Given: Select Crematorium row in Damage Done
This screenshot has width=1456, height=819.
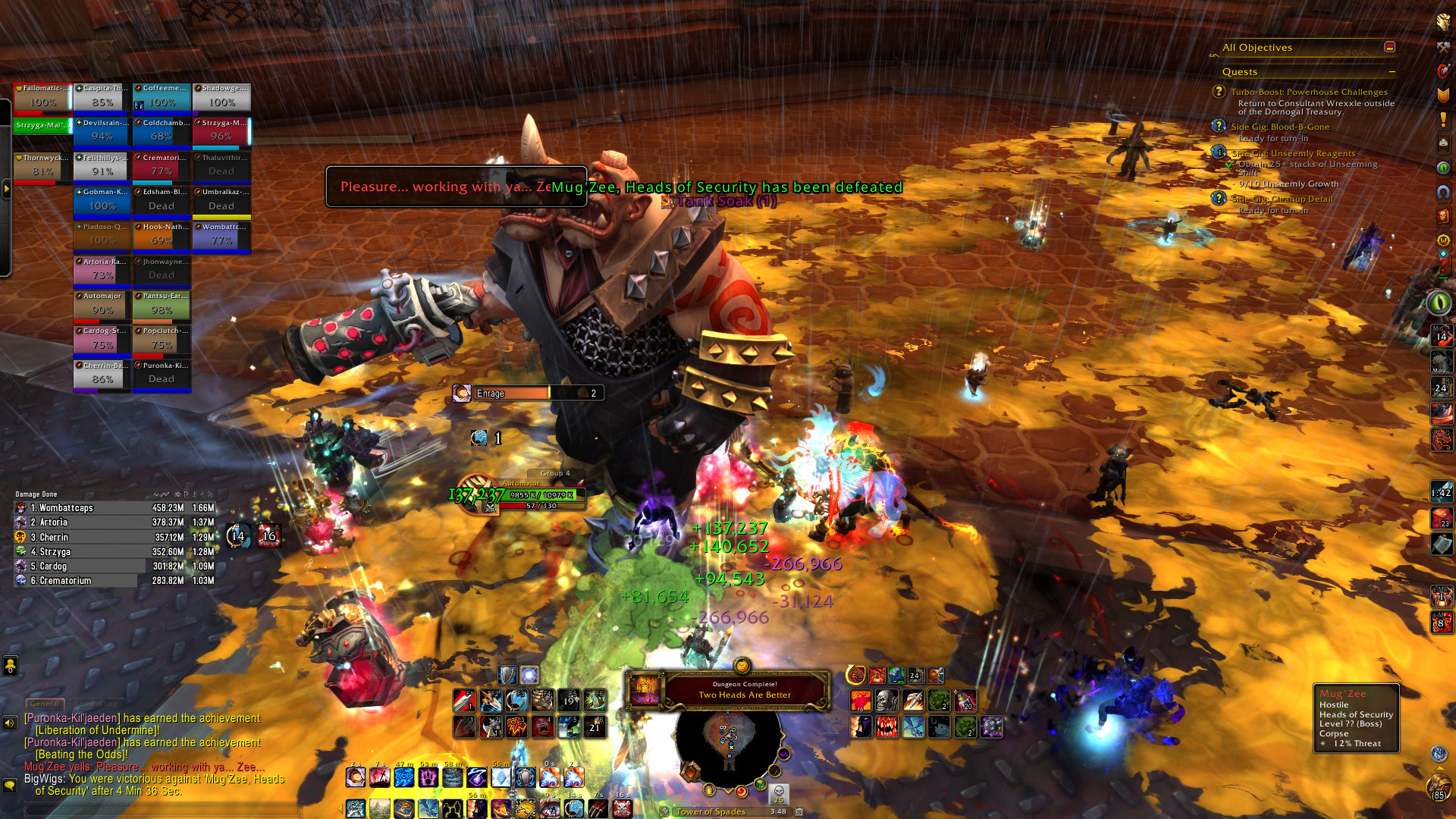Looking at the screenshot, I should tap(114, 581).
